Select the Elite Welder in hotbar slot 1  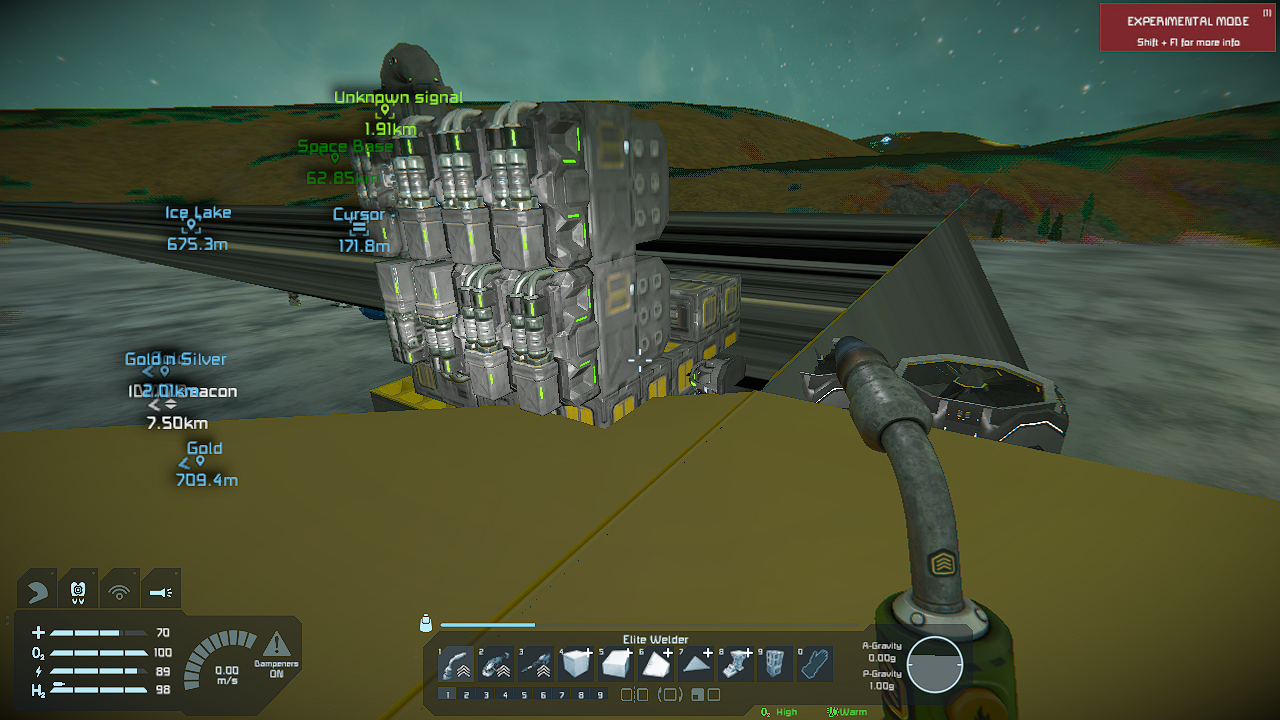(x=456, y=663)
